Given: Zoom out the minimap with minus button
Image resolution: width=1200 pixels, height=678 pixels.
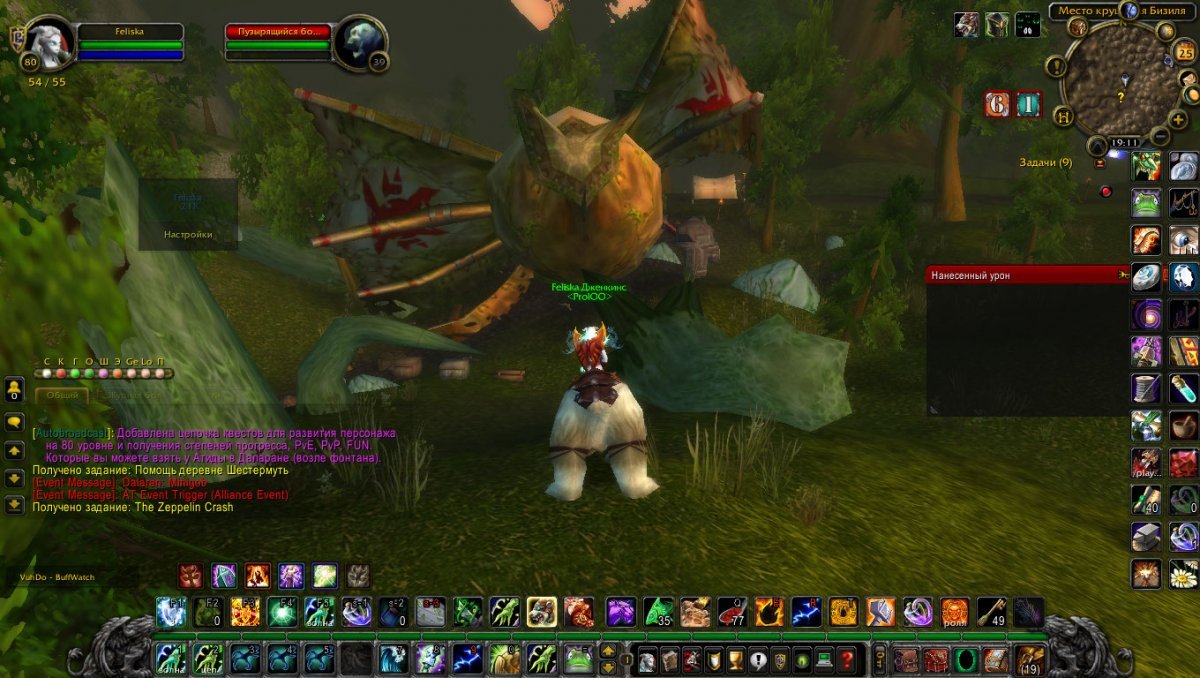Looking at the screenshot, I should coord(1160,137).
